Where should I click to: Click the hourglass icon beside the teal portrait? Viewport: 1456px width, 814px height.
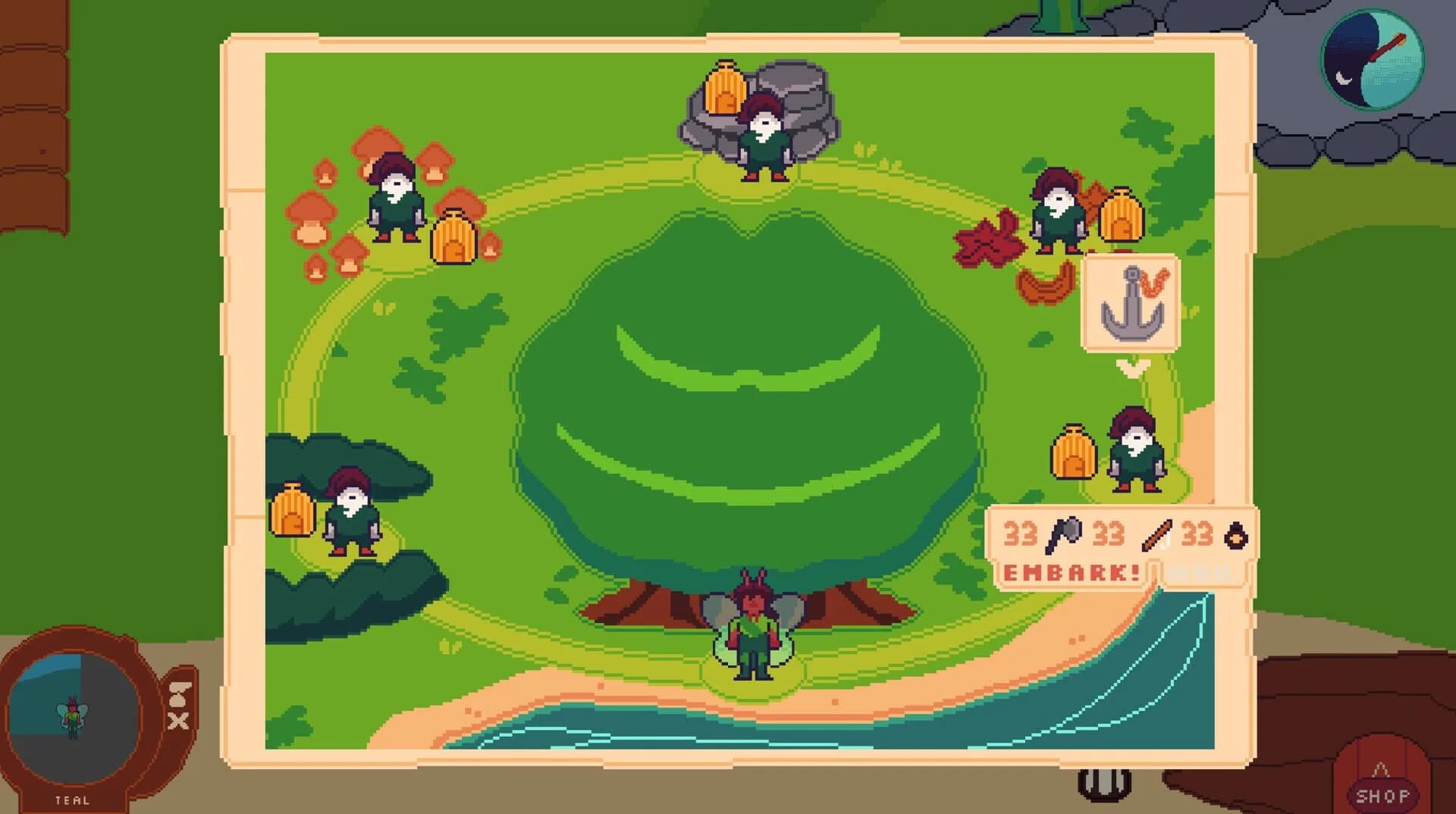coord(179,694)
